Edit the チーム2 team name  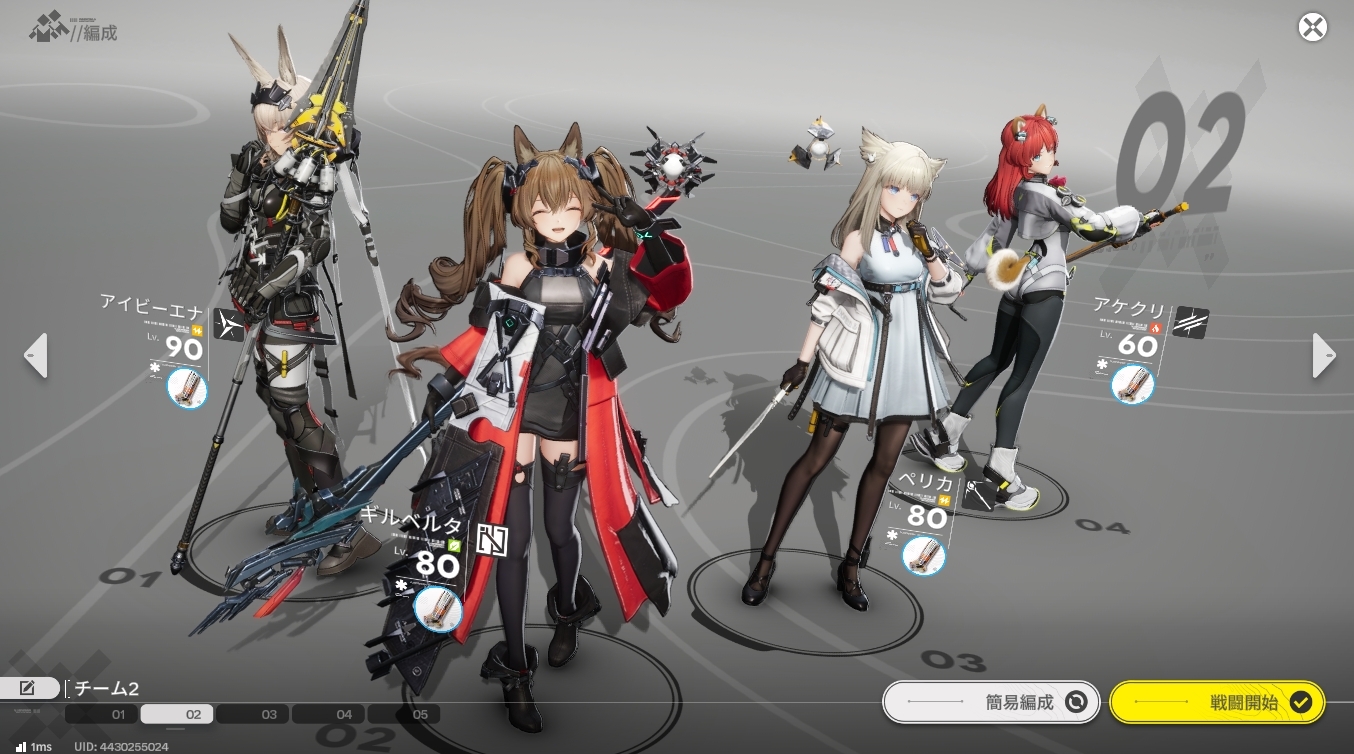click(28, 688)
